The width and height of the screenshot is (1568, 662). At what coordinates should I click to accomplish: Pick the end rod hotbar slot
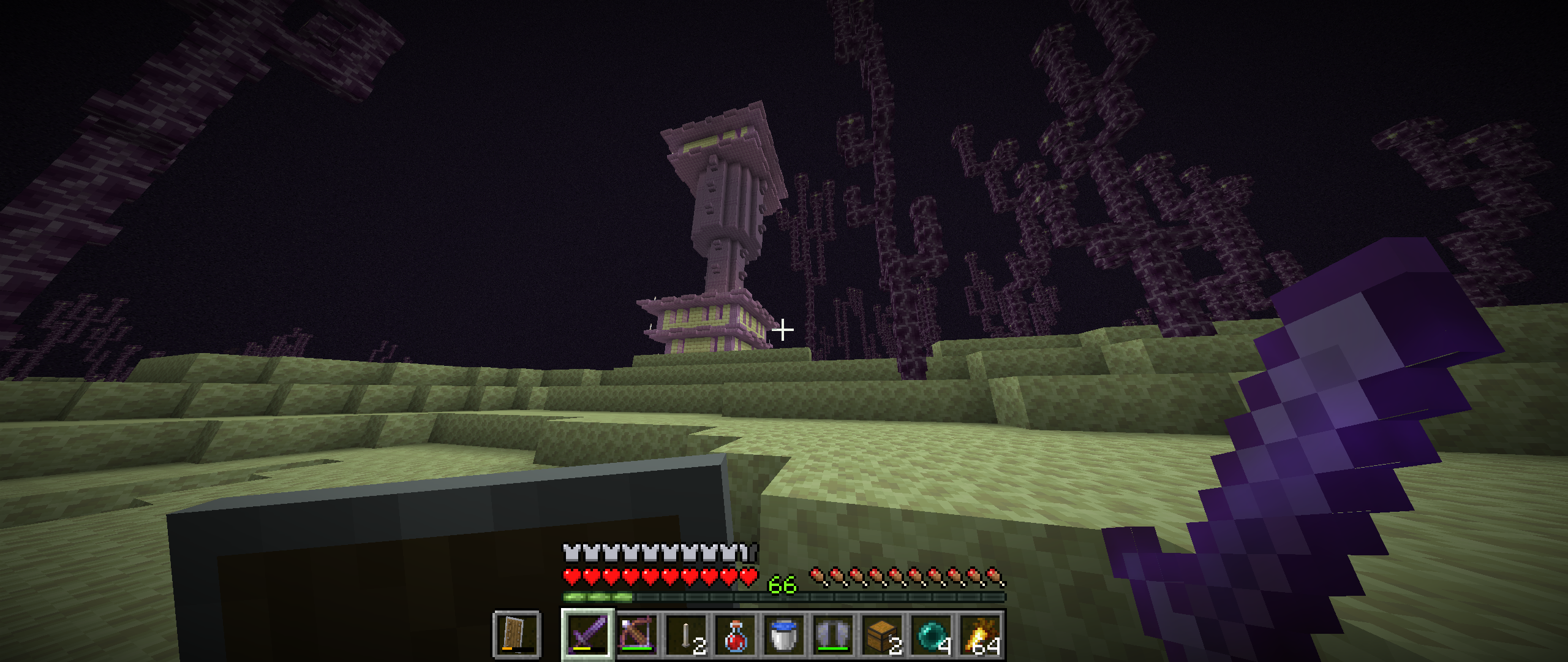[x=686, y=634]
